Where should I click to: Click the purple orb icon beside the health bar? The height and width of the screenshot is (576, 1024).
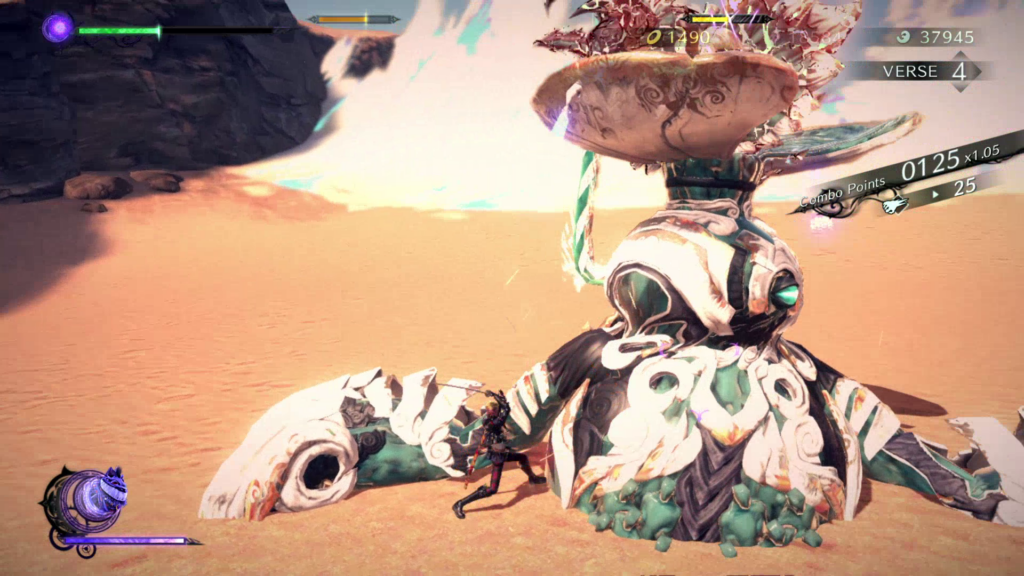coord(57,27)
